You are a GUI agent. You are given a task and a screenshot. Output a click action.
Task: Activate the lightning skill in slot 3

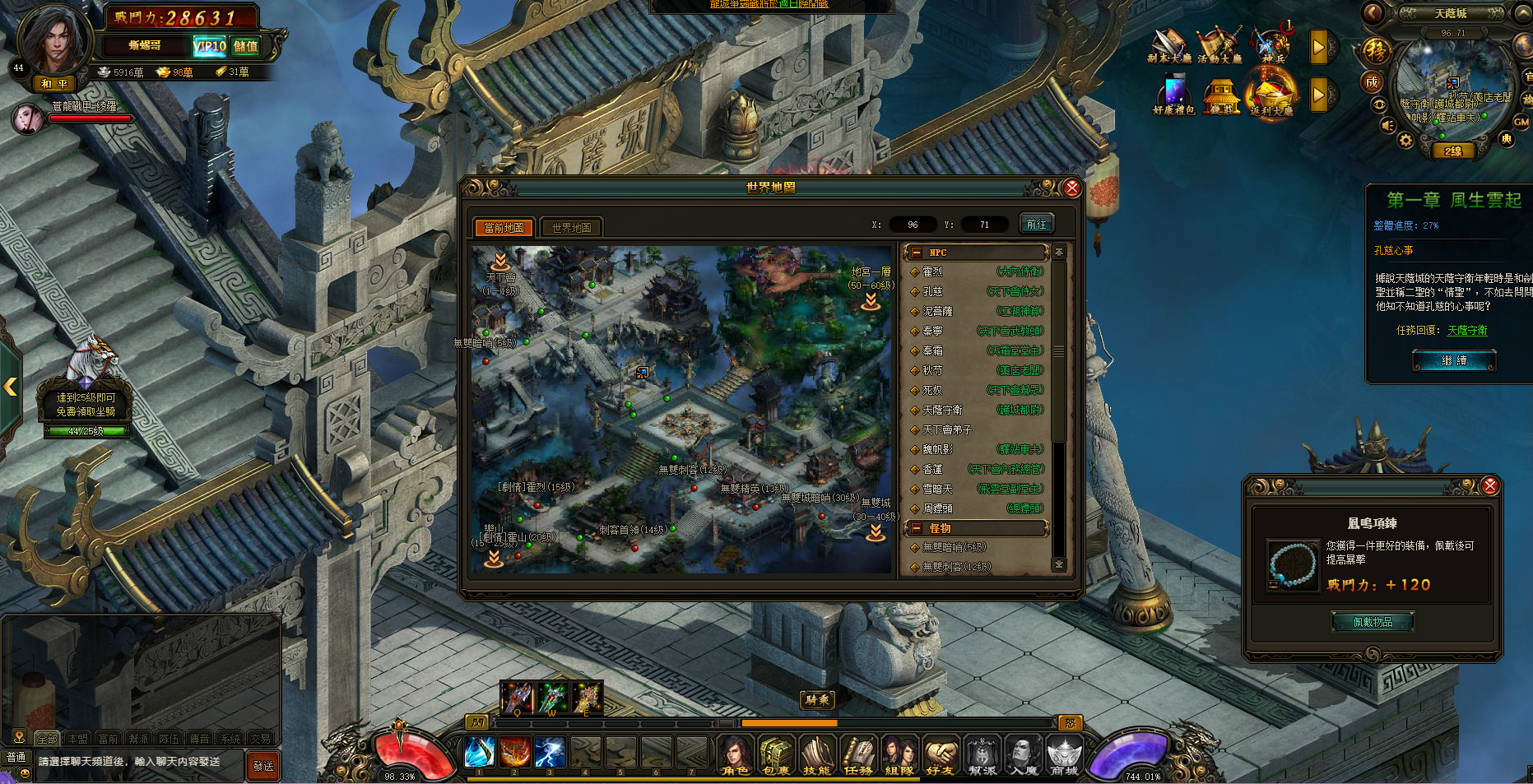click(x=549, y=752)
